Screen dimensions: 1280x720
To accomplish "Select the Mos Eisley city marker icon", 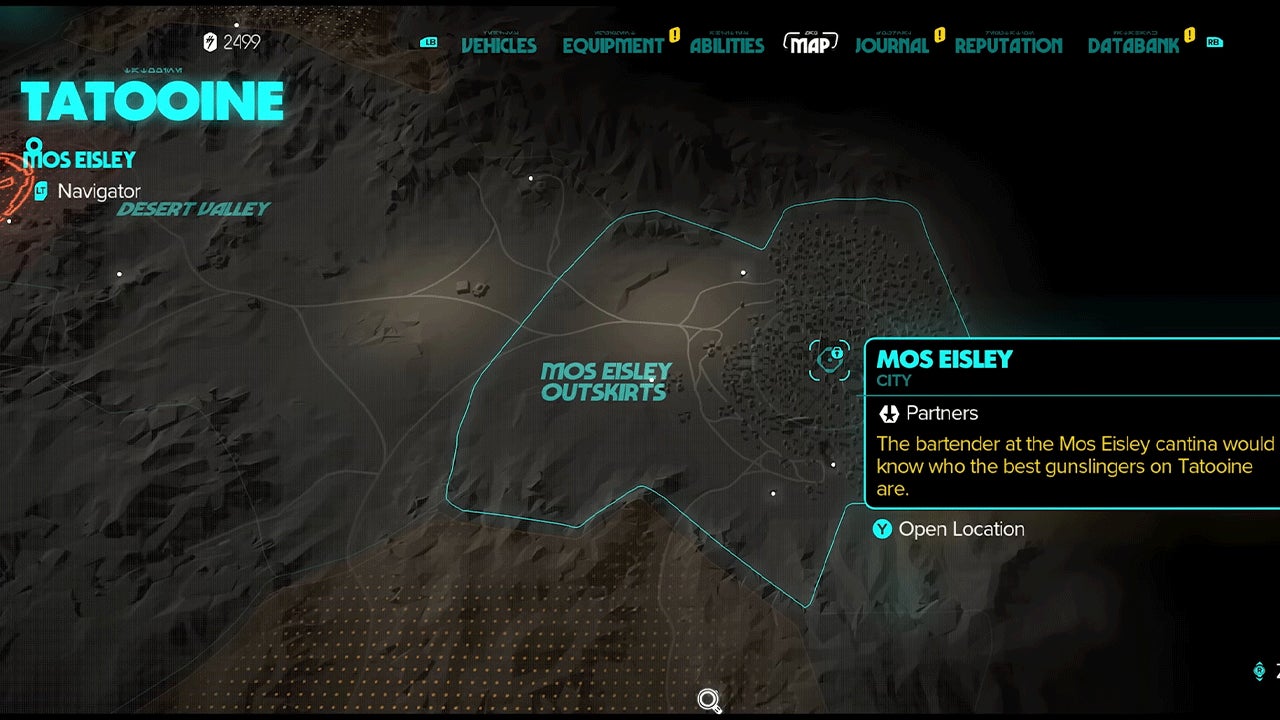I will pos(830,358).
